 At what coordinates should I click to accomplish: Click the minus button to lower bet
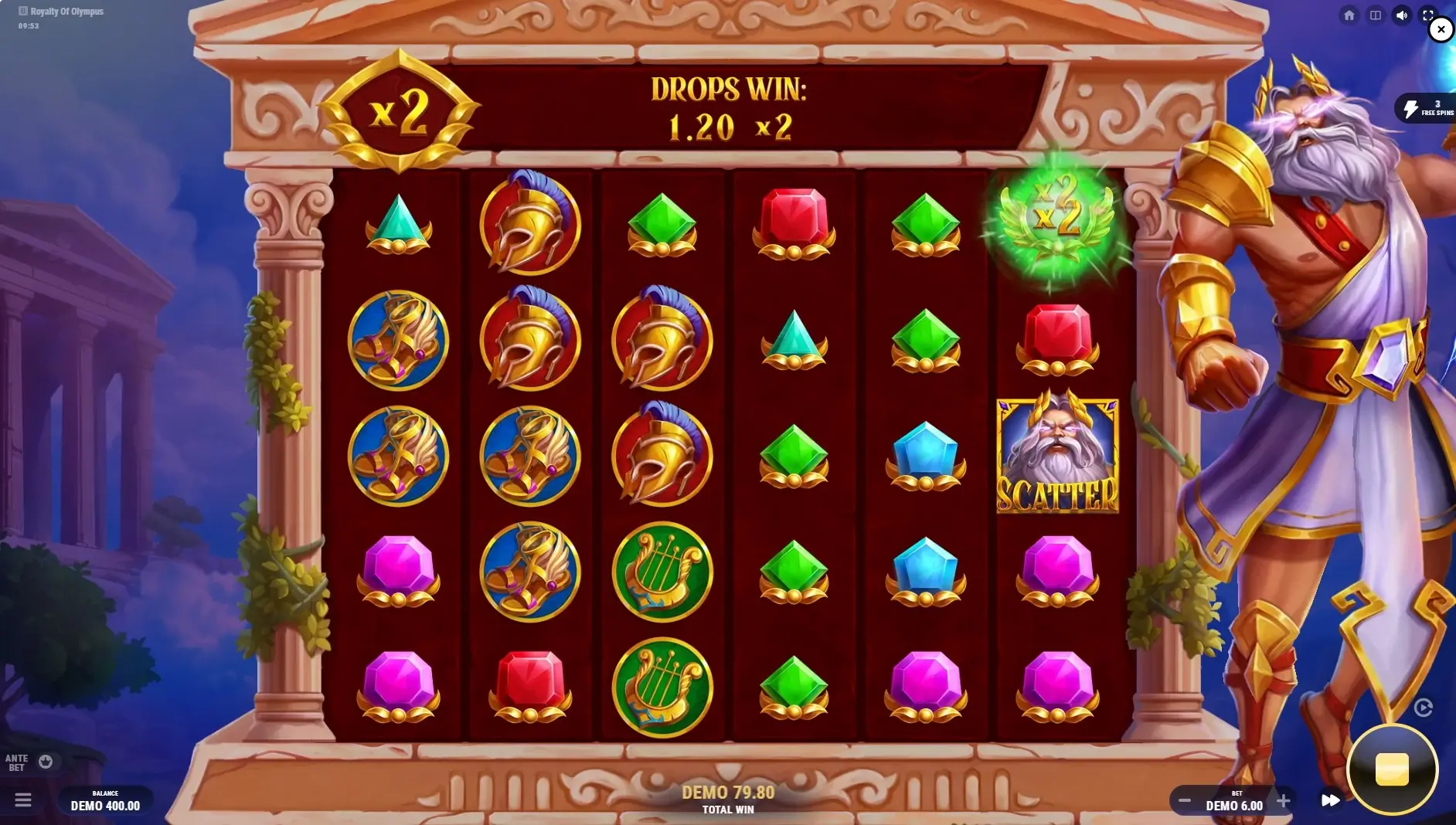pyautogui.click(x=1187, y=801)
